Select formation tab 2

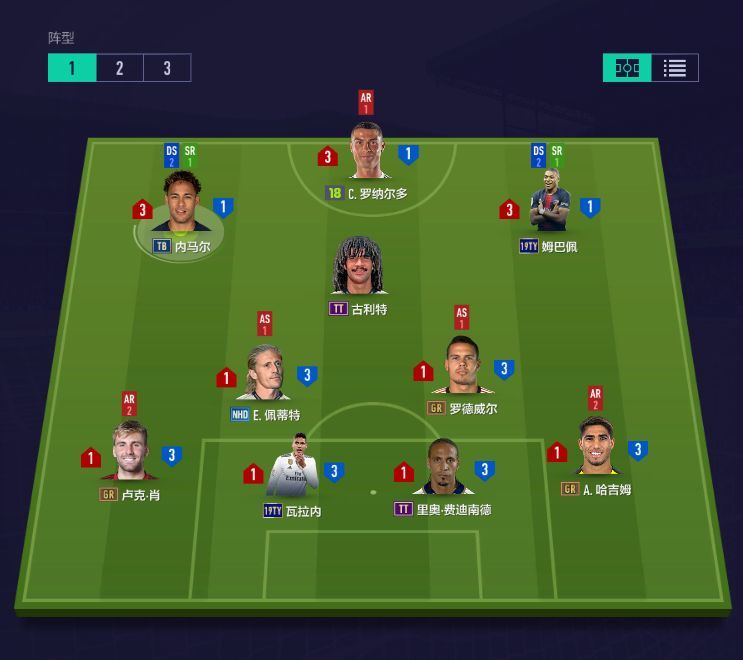pos(120,68)
